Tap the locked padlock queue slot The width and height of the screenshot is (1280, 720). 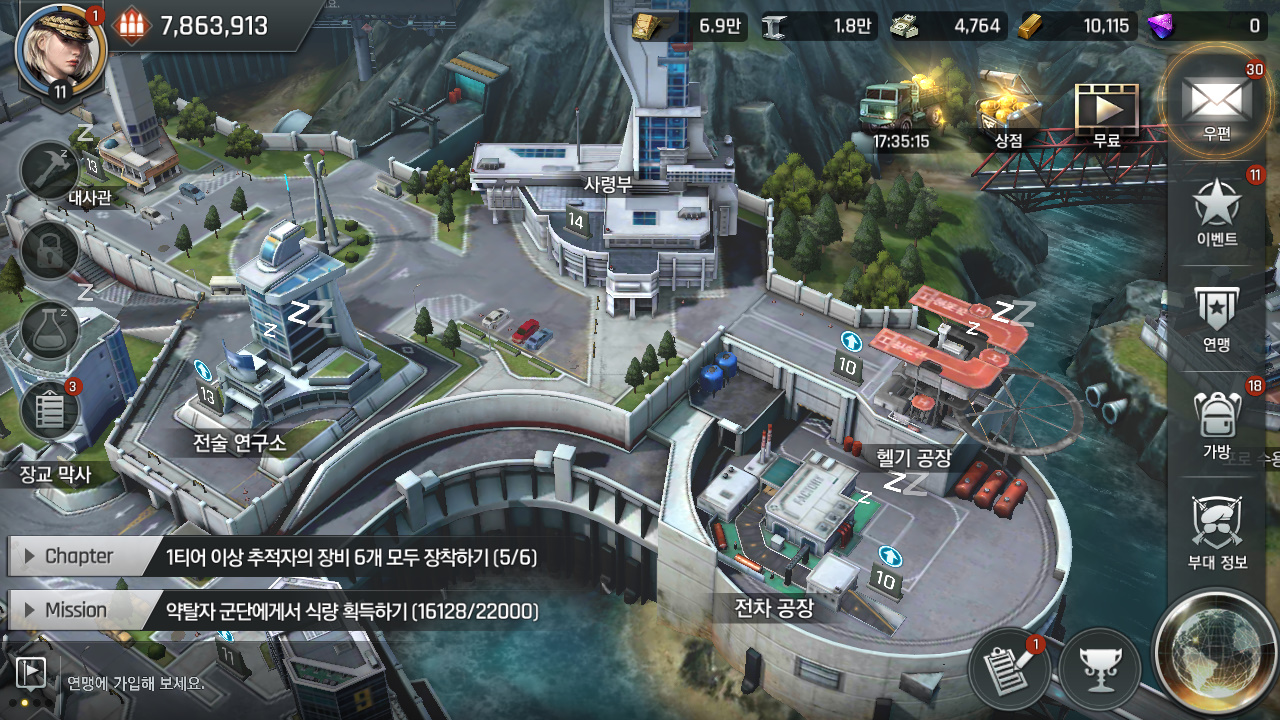click(50, 251)
